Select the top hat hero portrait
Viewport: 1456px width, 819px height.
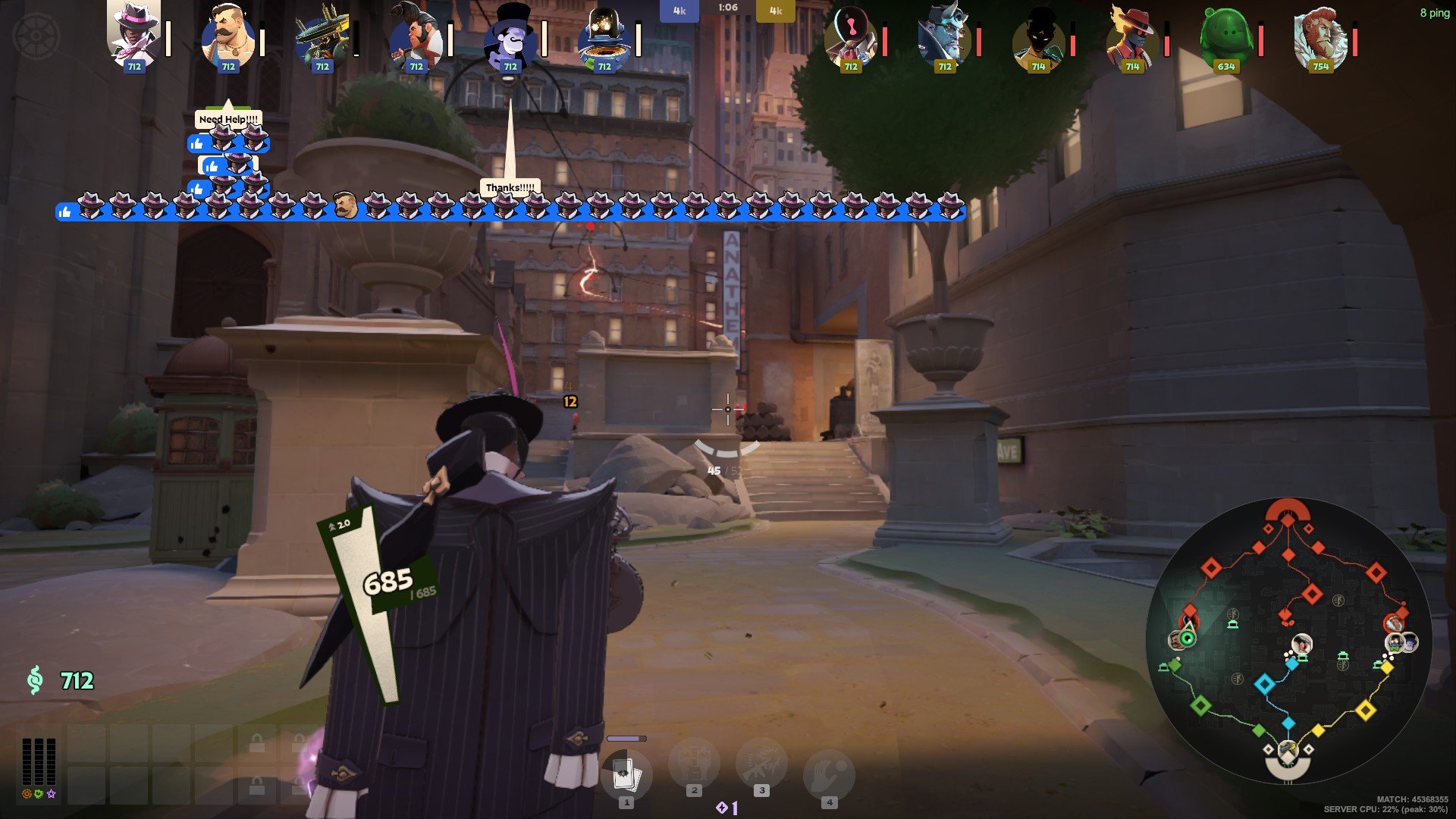tap(510, 36)
